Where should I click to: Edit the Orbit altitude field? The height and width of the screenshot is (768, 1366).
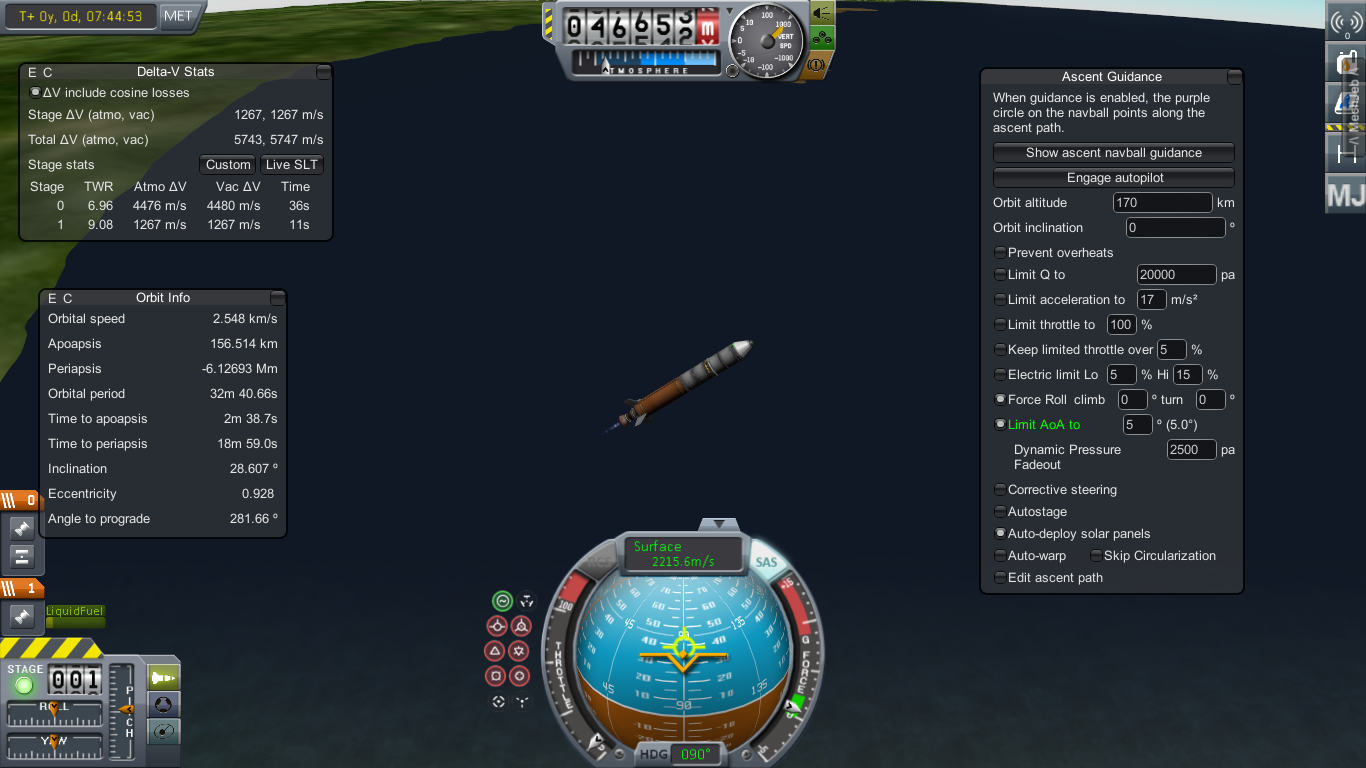click(x=1162, y=203)
